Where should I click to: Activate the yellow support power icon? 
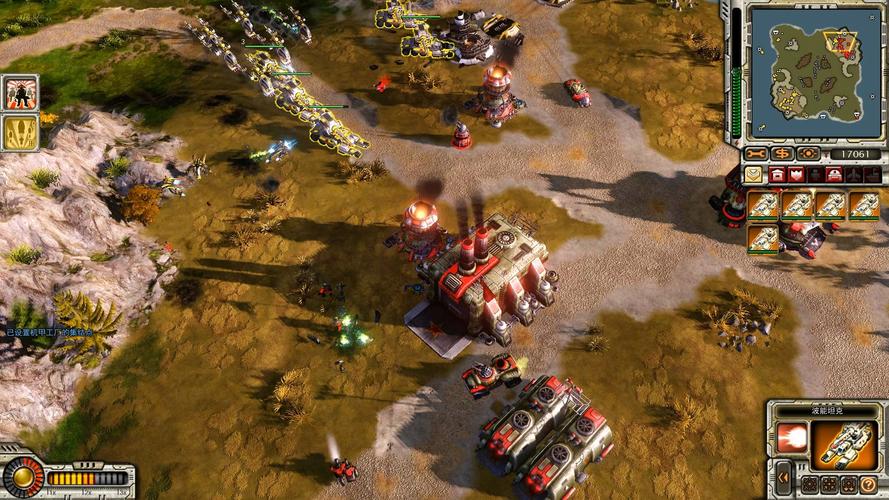tap(19, 133)
